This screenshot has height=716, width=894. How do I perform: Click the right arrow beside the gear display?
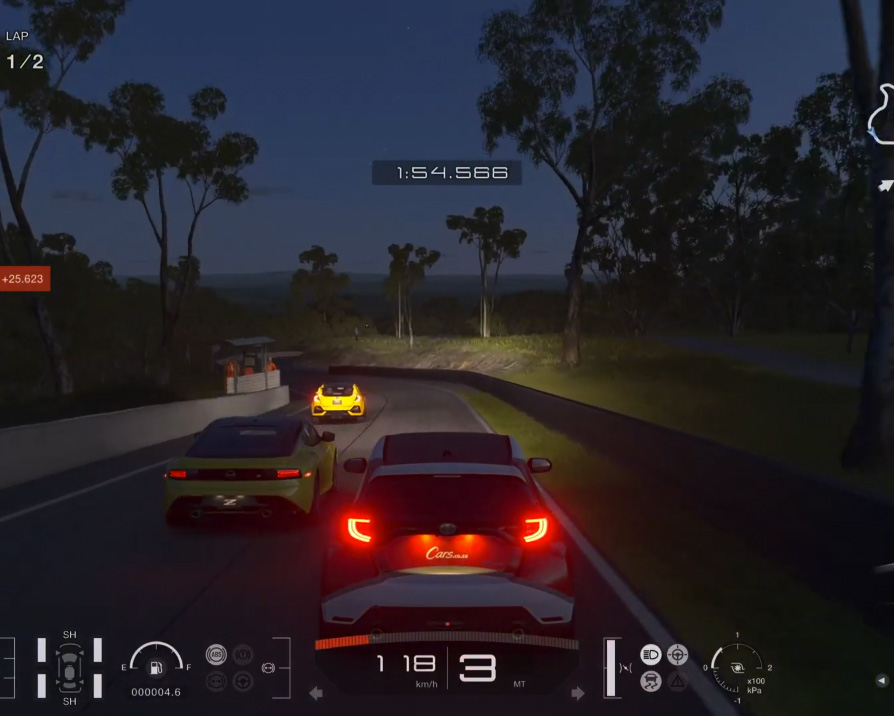pos(578,692)
